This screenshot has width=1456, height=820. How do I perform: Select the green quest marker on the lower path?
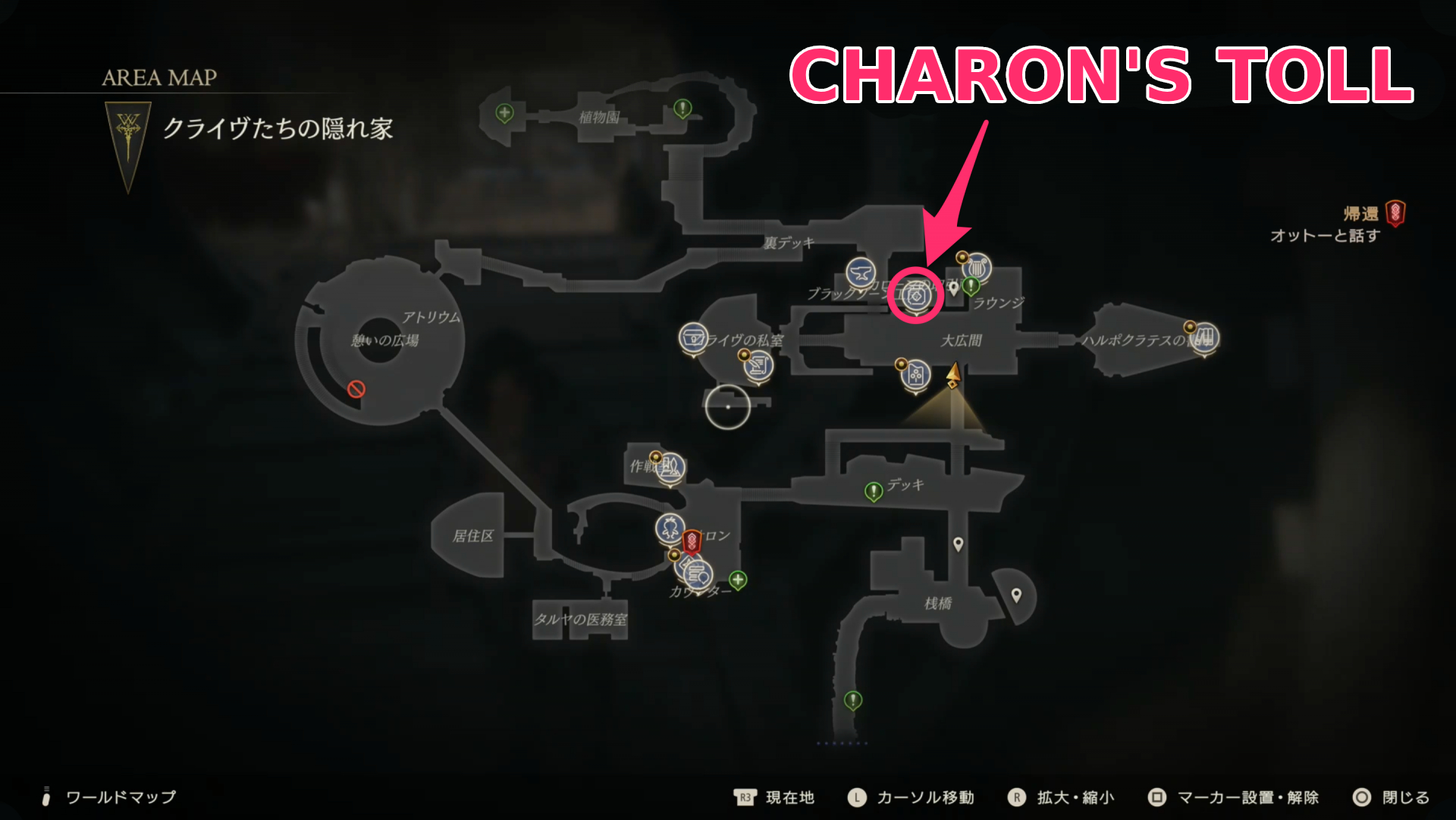click(x=853, y=699)
